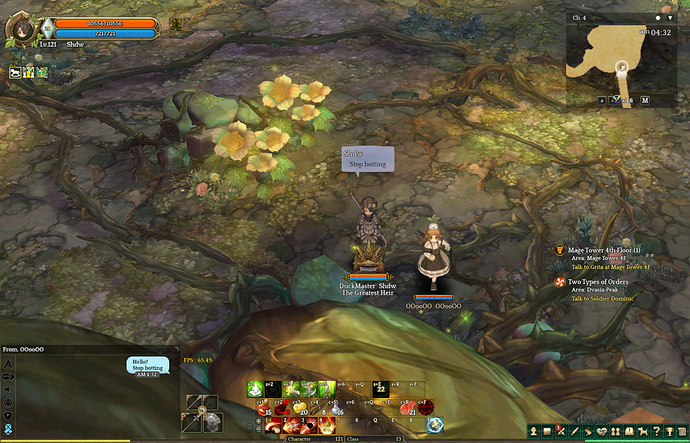Select the hotbar item with count 22
The width and height of the screenshot is (690, 443).
pyautogui.click(x=380, y=390)
